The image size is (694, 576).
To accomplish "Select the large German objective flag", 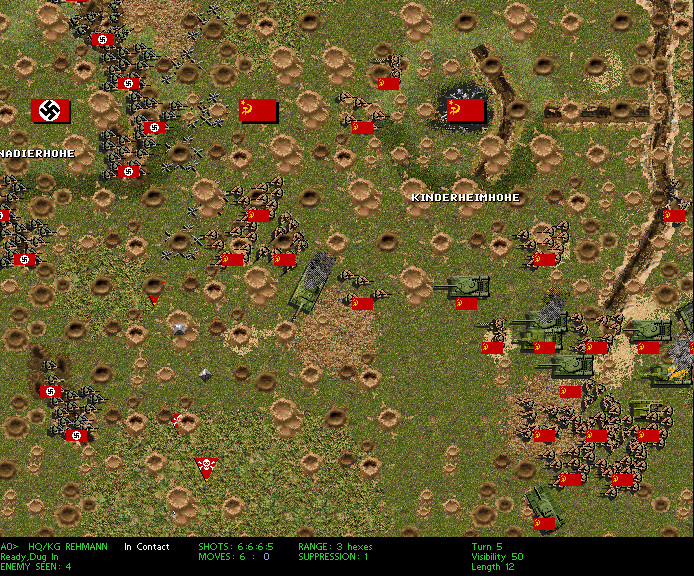I will tap(50, 111).
